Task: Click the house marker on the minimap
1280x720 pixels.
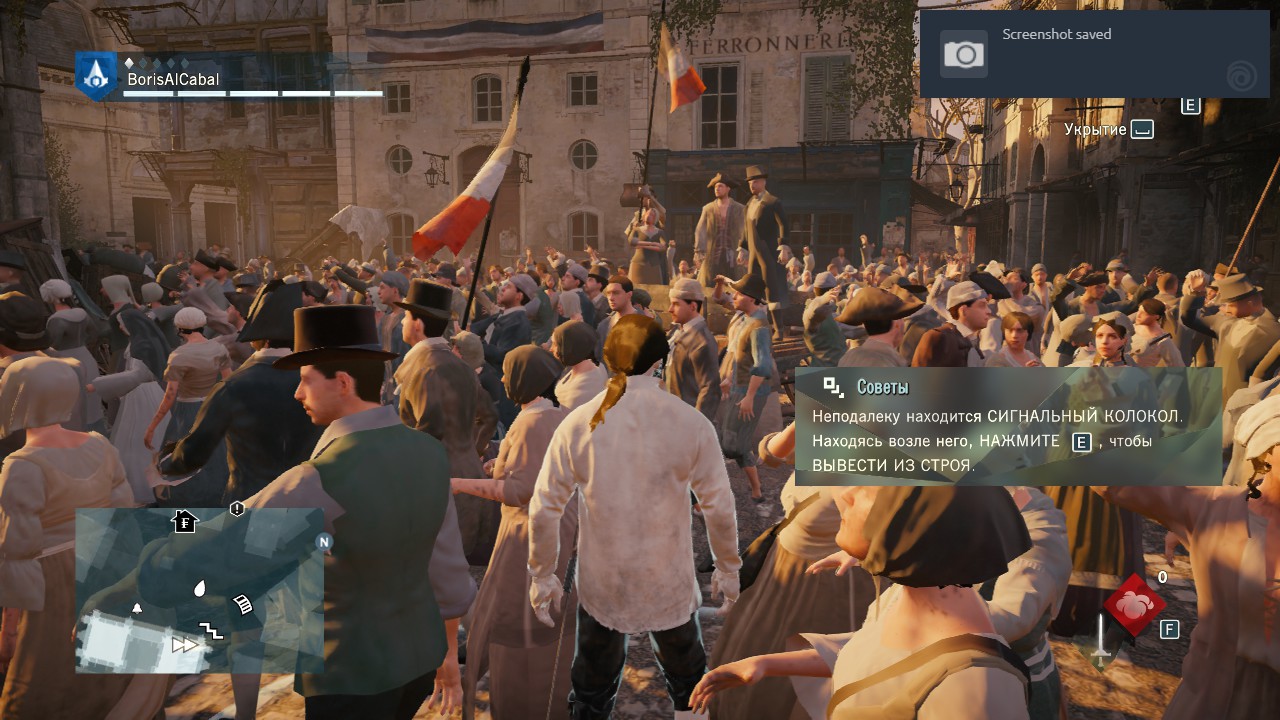Action: pos(184,522)
